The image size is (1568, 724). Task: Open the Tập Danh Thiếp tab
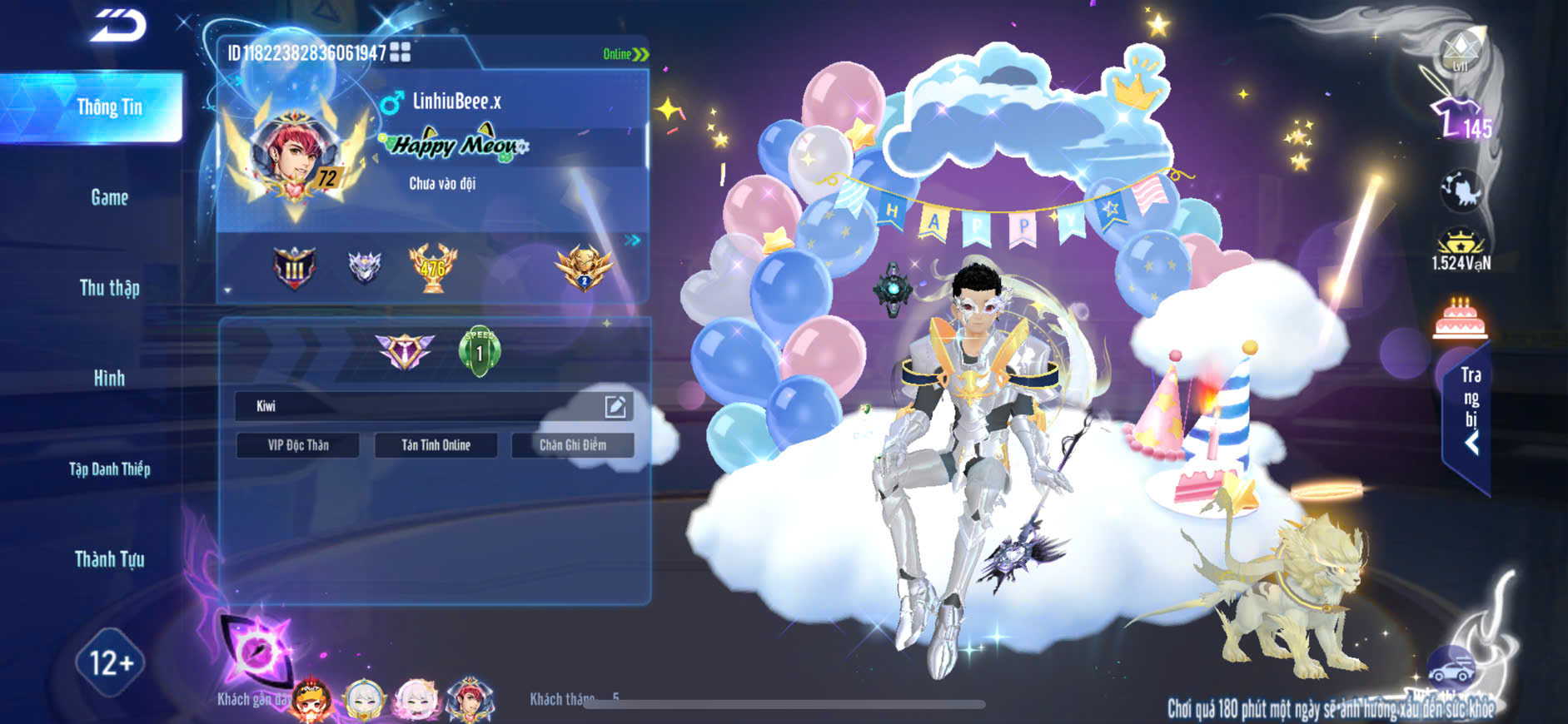click(109, 469)
